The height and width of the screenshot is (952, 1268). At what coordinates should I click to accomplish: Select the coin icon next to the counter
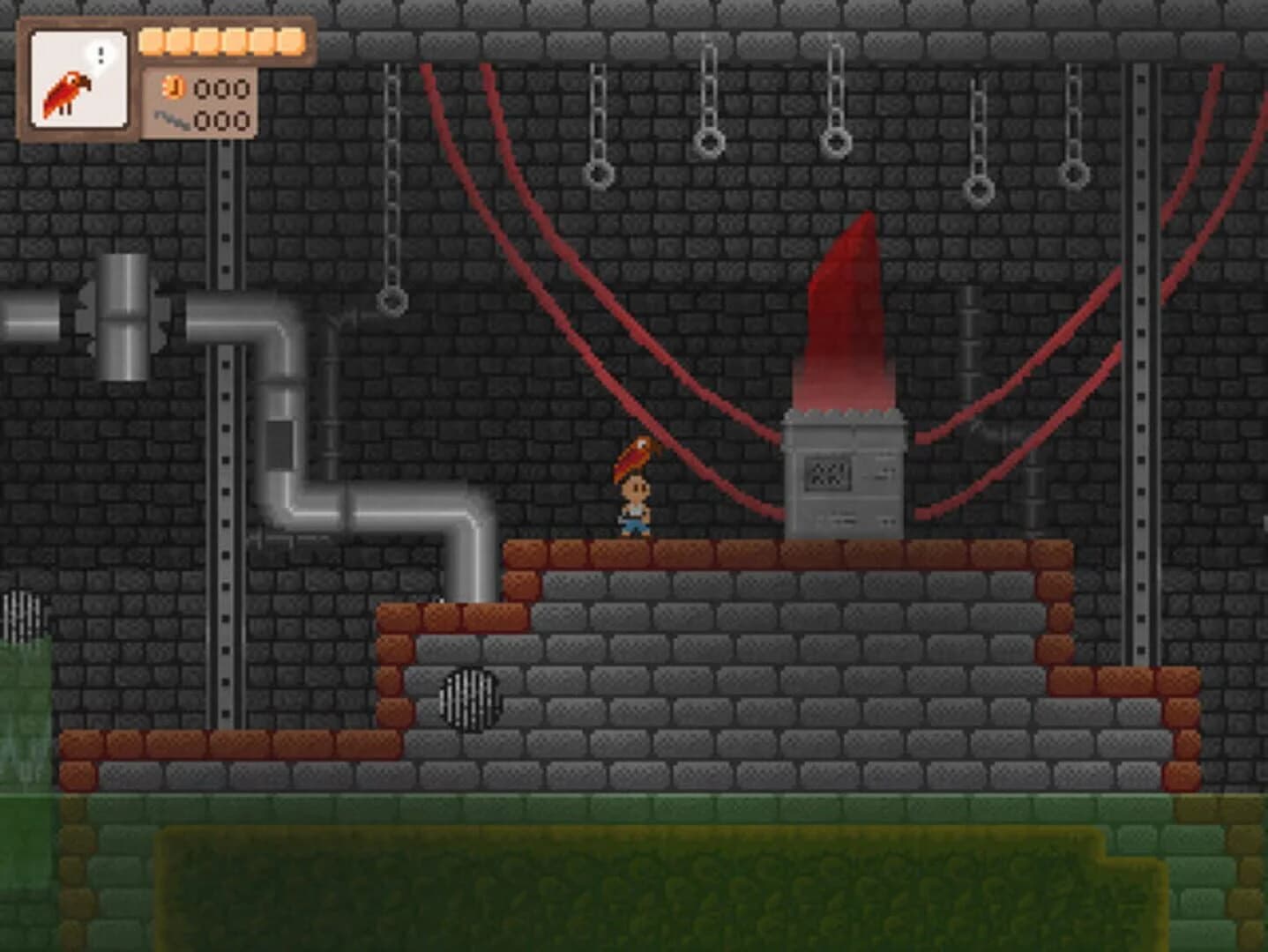point(173,89)
